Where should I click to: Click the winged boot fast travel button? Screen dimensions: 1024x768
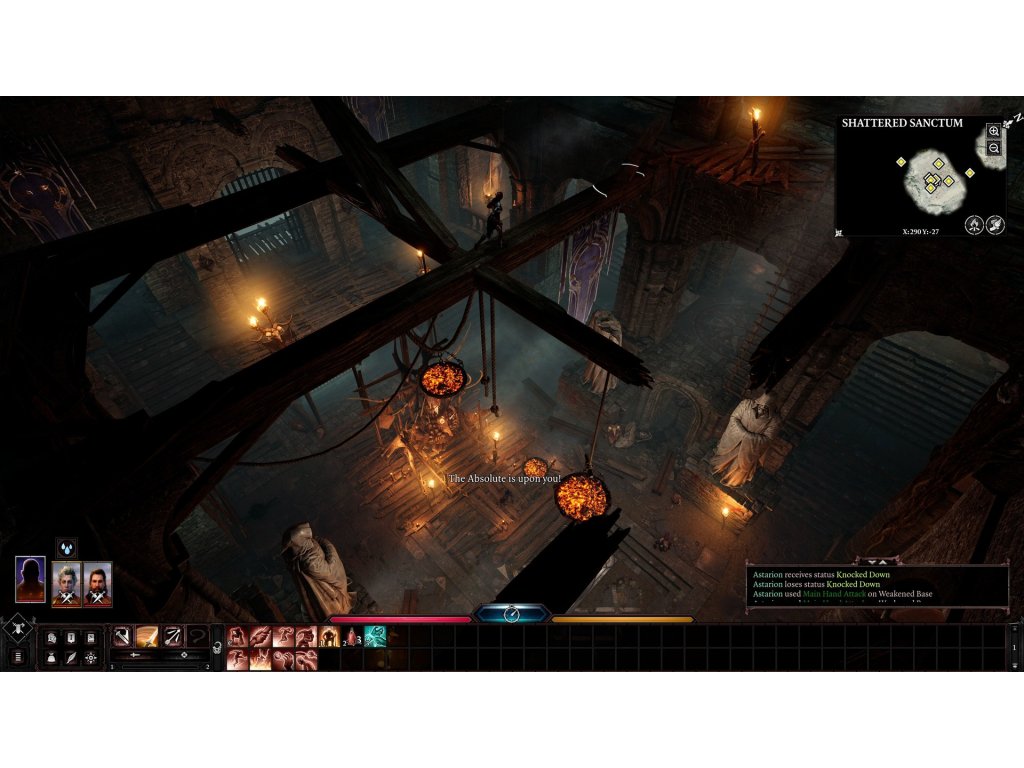click(995, 225)
